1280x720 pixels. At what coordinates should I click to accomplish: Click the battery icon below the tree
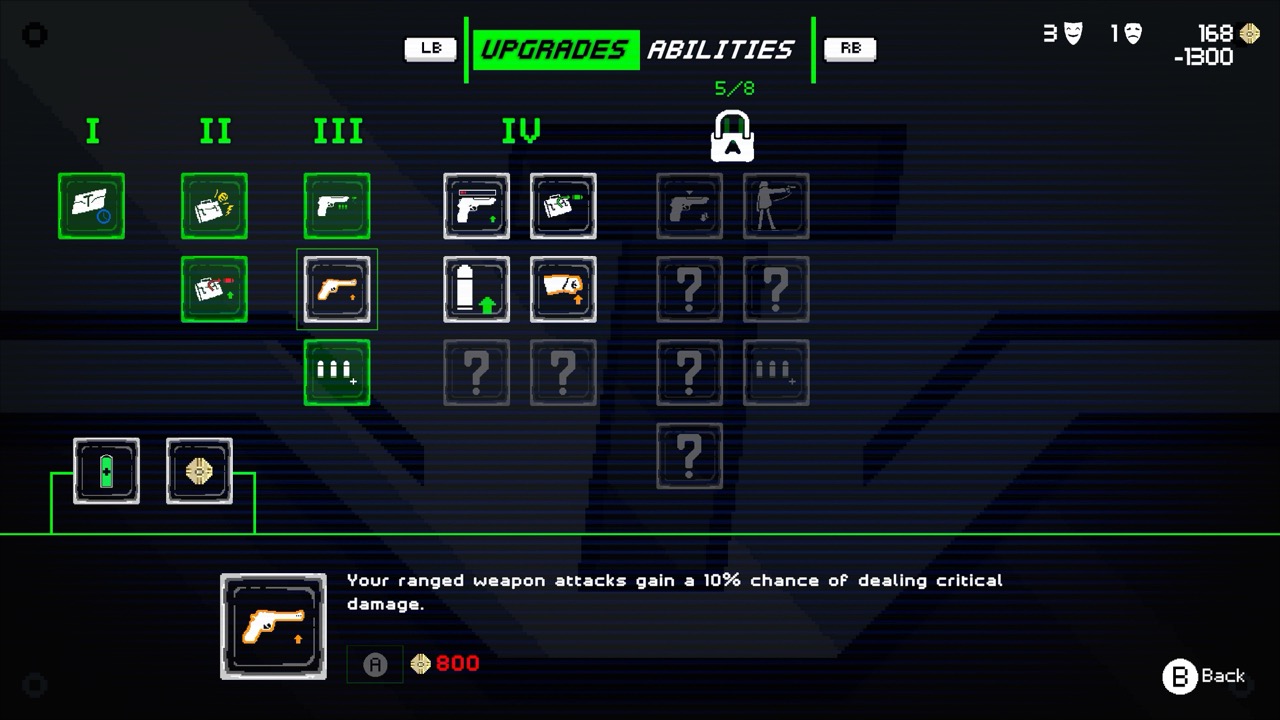coord(106,471)
